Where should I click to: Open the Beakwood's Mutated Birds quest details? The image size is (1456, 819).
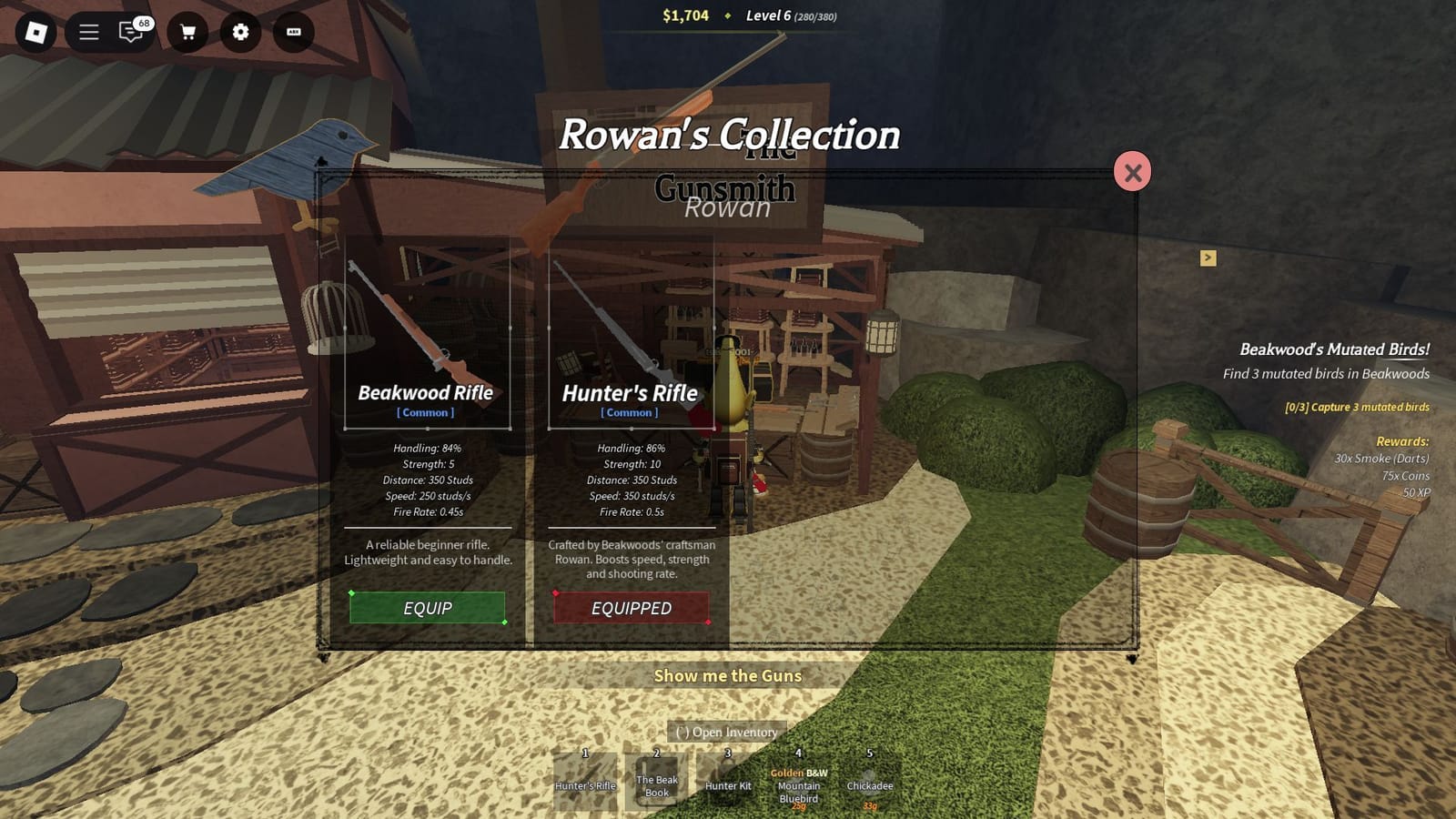(1336, 349)
